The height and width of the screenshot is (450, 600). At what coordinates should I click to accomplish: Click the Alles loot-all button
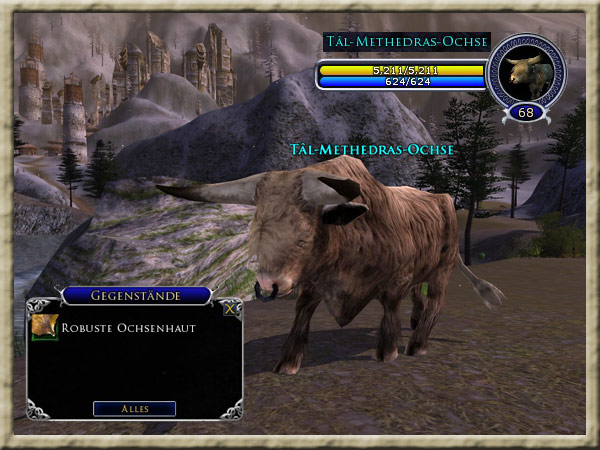(x=134, y=408)
